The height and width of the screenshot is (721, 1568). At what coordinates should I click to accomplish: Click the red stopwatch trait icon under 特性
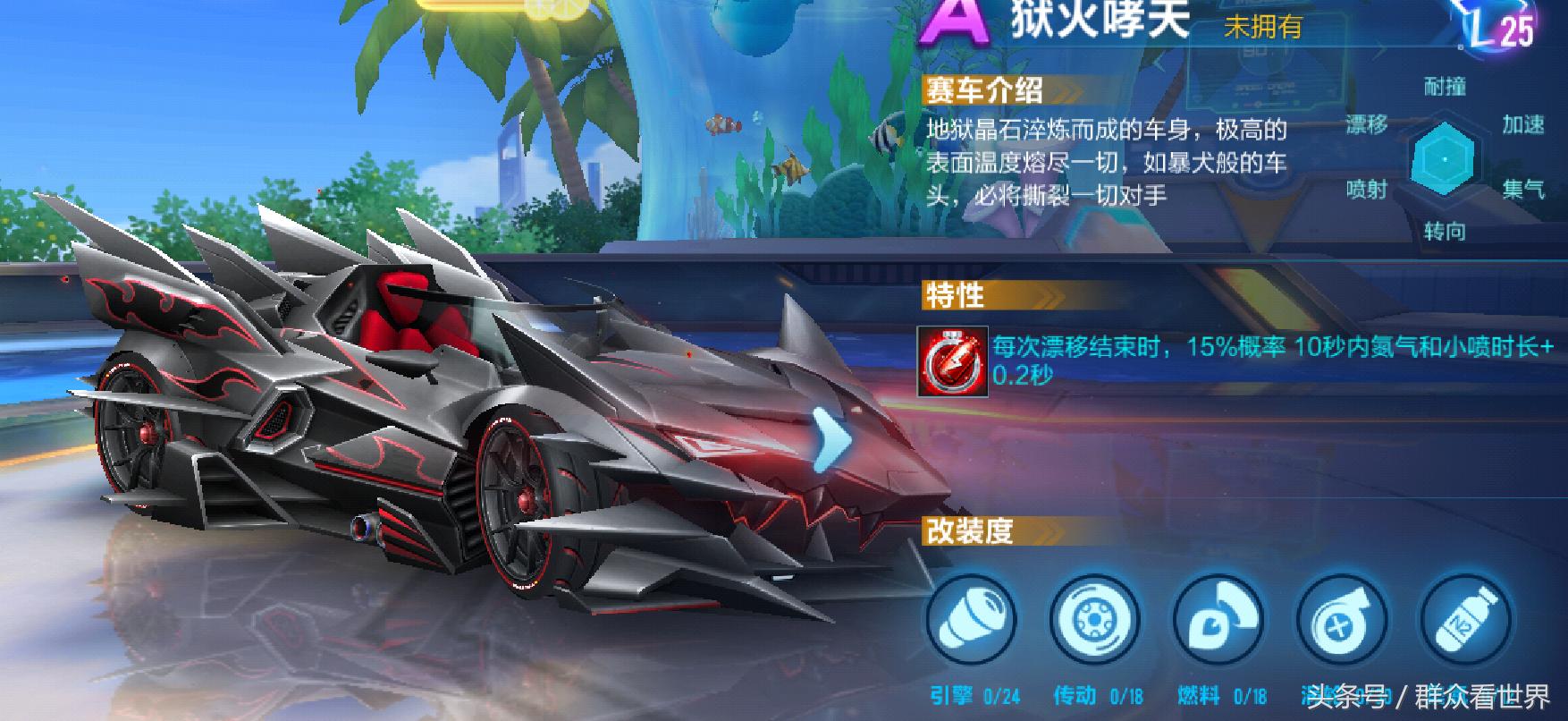[950, 362]
